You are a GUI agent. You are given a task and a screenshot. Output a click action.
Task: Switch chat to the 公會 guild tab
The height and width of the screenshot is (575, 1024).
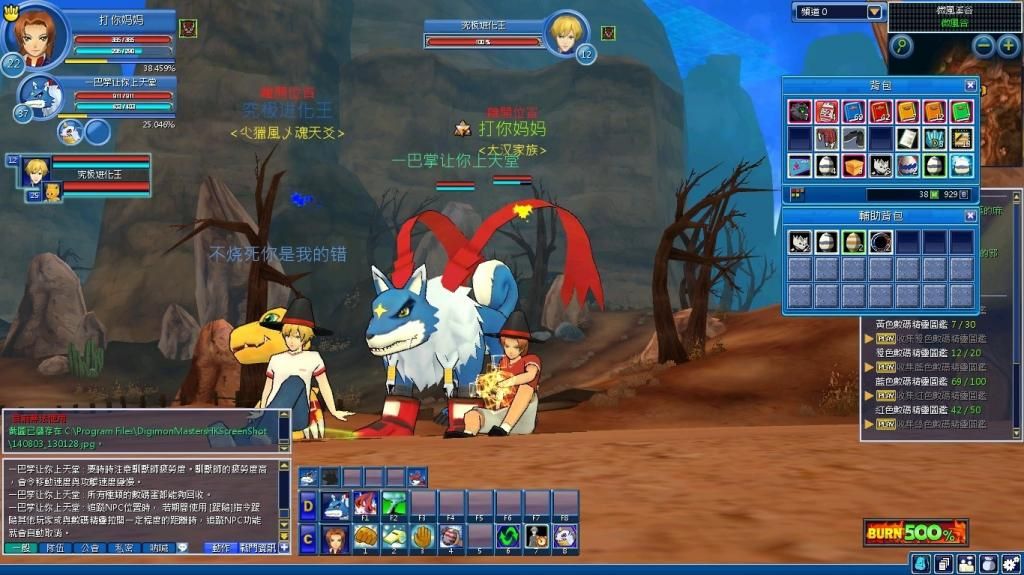click(x=91, y=548)
